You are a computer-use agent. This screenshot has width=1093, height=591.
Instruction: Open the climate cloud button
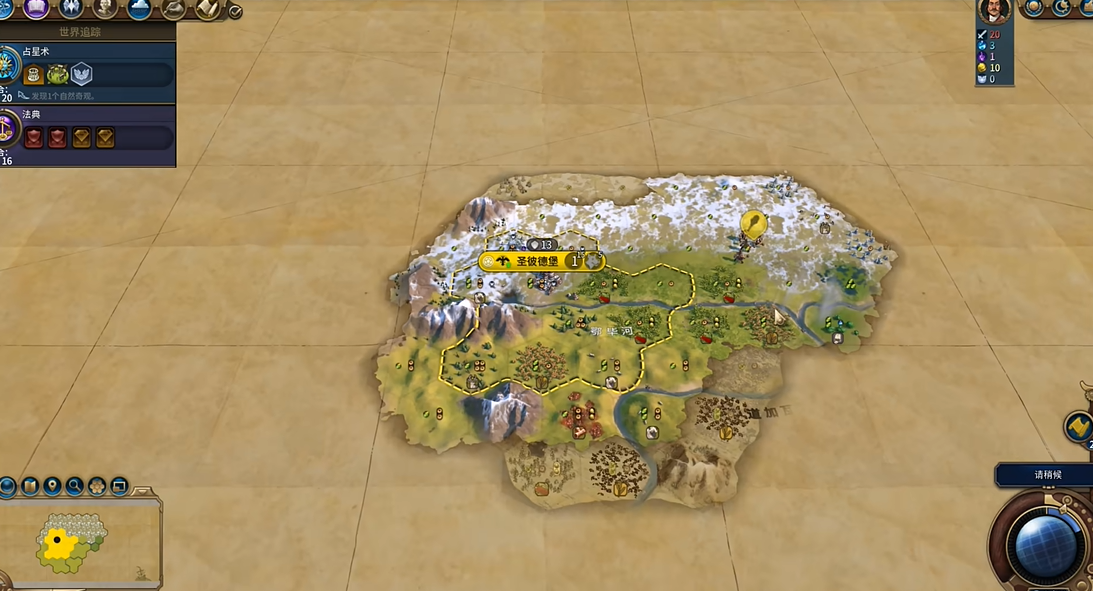coord(139,9)
